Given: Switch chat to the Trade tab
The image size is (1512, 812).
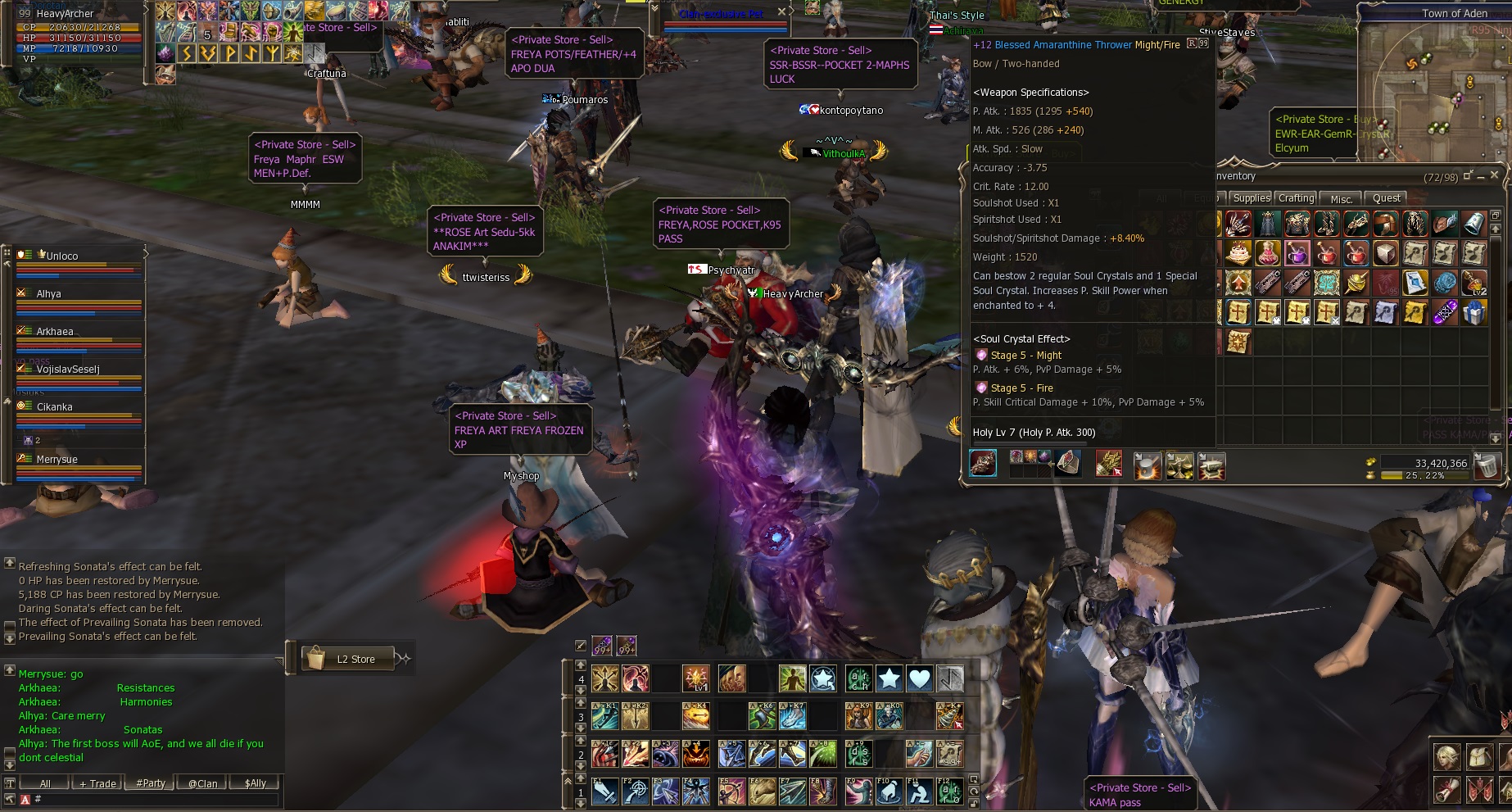Looking at the screenshot, I should tap(97, 783).
